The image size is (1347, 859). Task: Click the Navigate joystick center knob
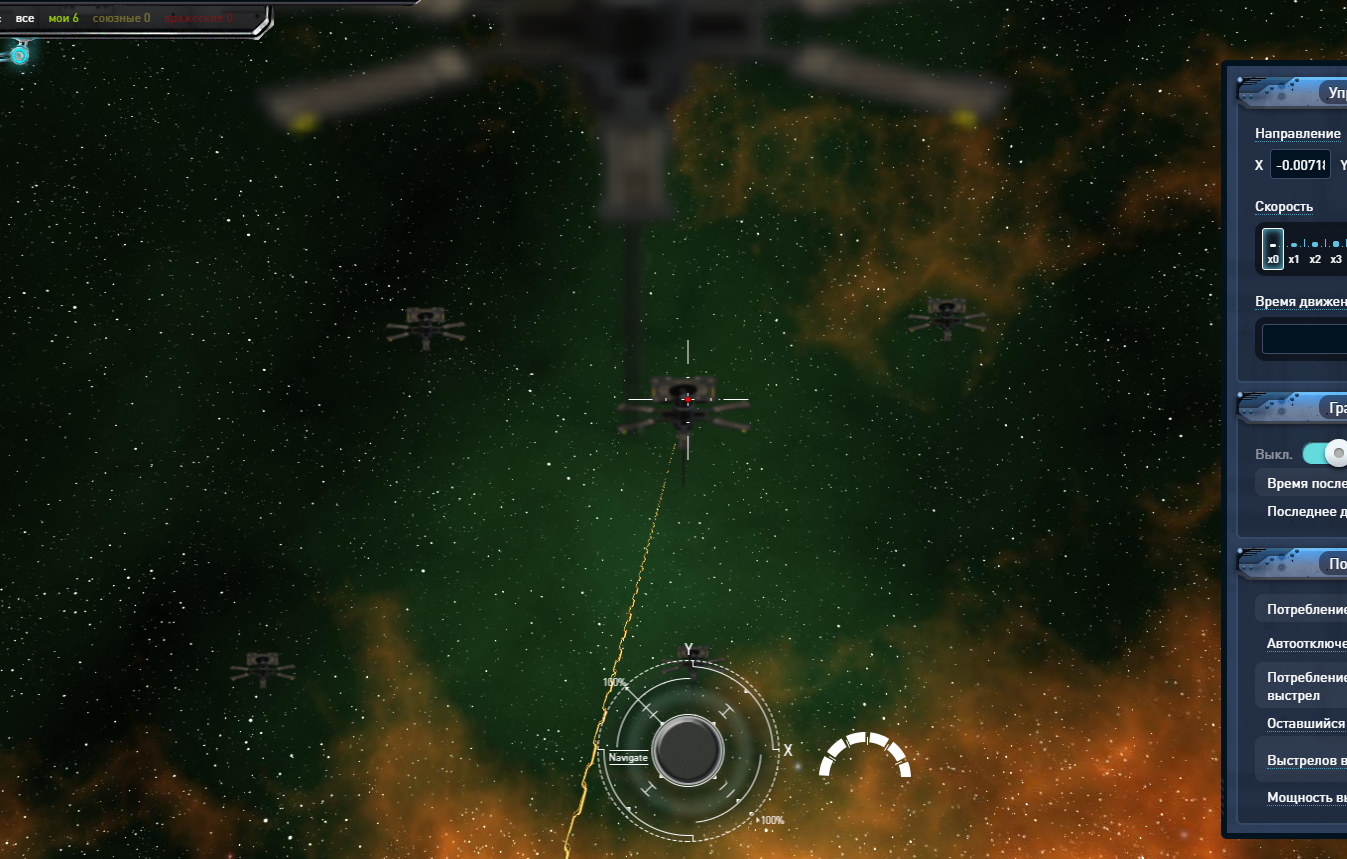(688, 750)
